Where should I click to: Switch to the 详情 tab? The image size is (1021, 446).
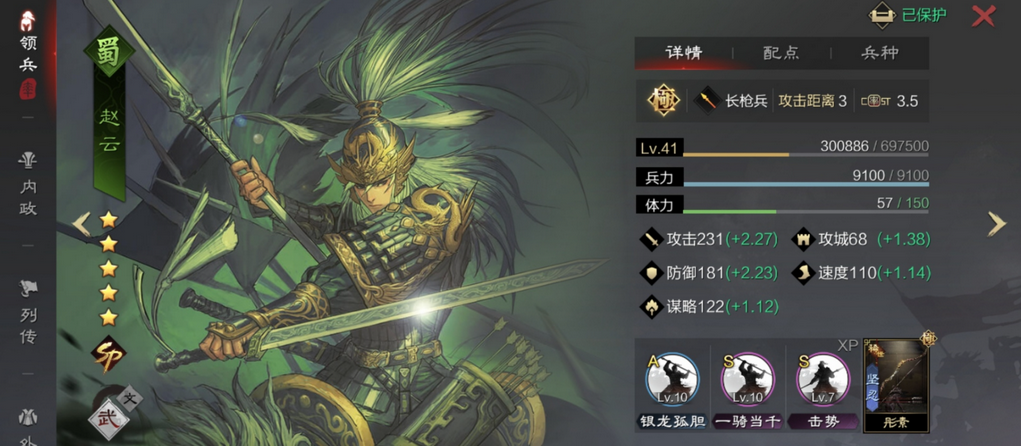[684, 53]
